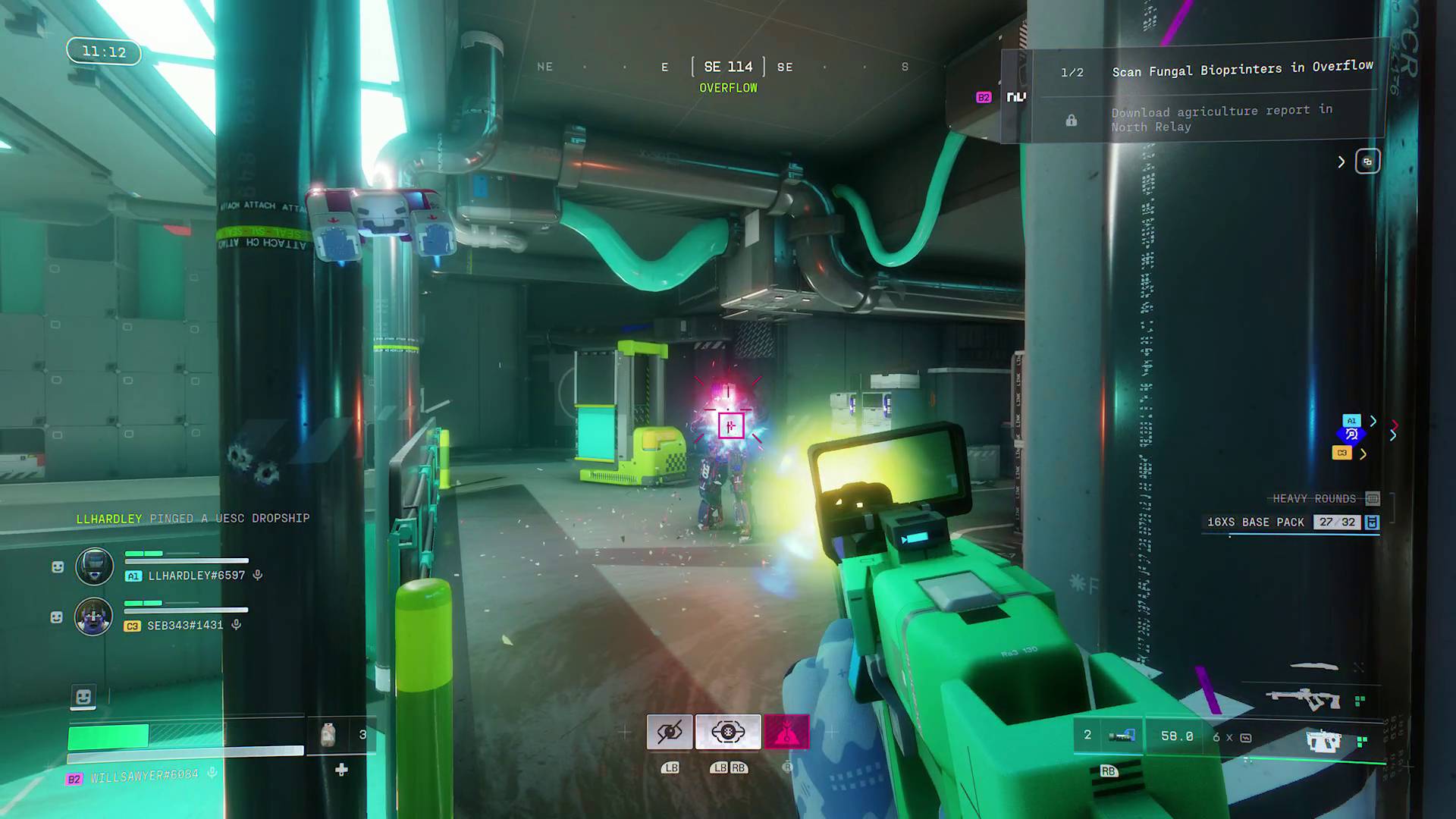Open the A1 teammate chevron arrow

tap(1374, 421)
